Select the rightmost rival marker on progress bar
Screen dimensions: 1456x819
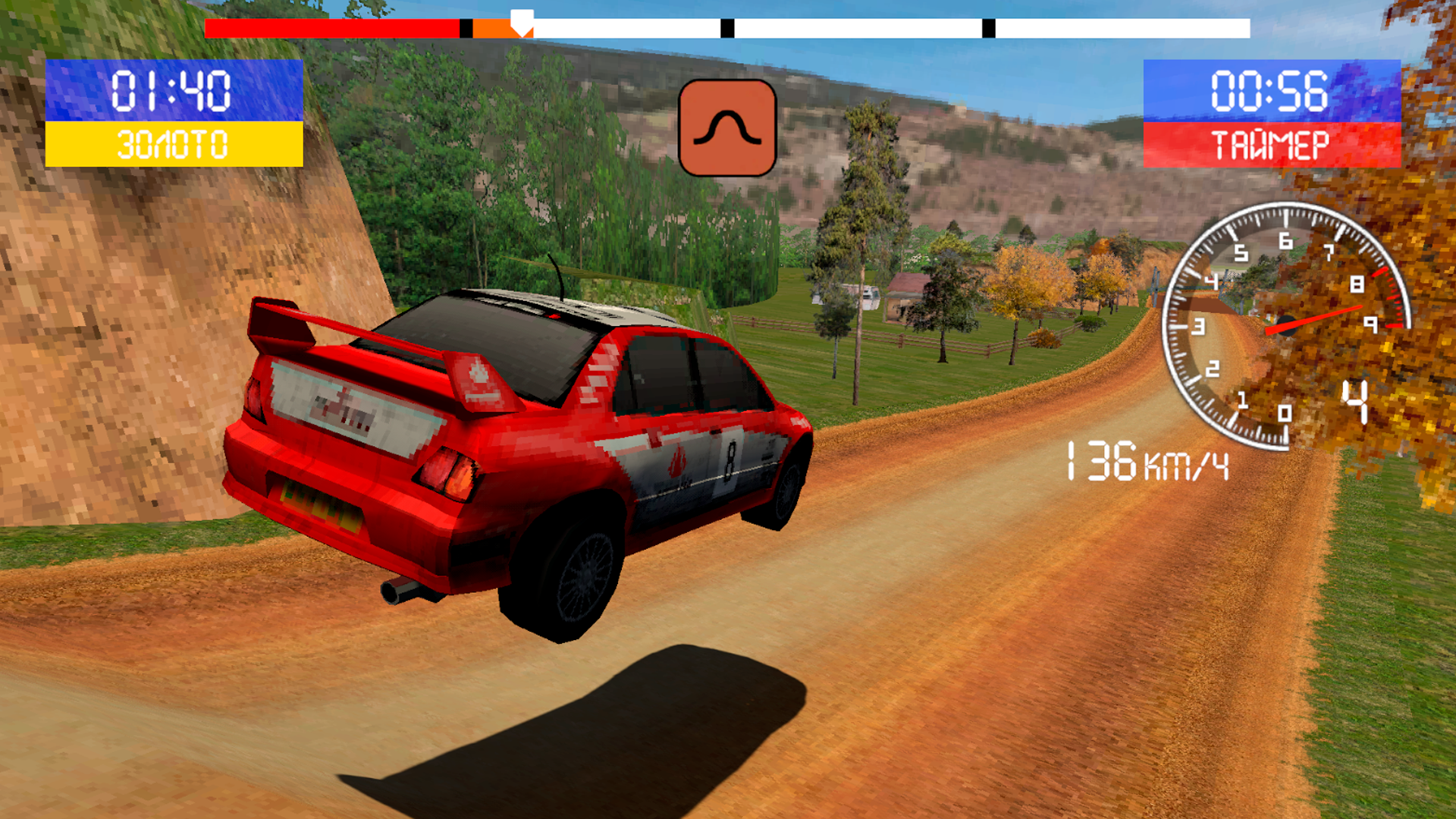coord(988,29)
